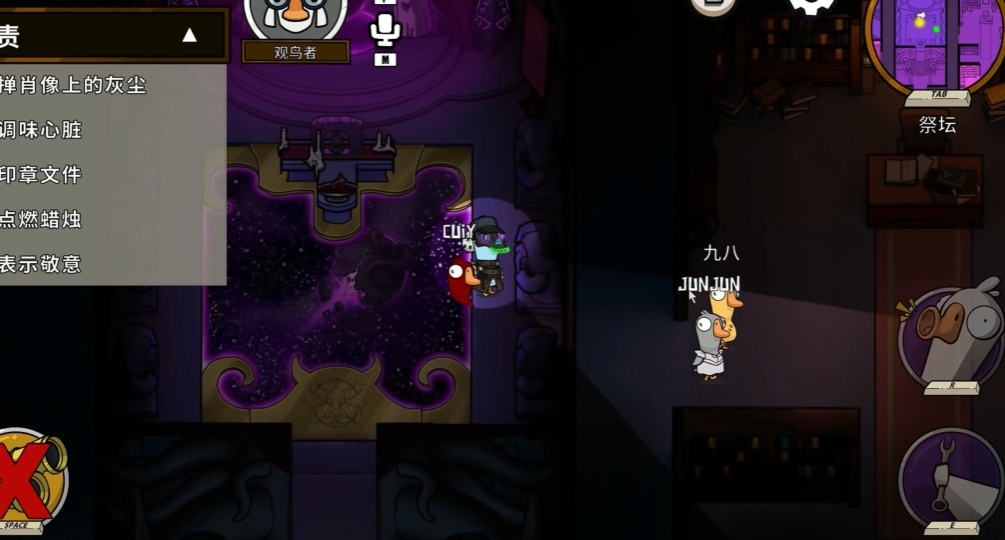Select the 调味心脏 task entry
The width and height of the screenshot is (1005, 540).
(42, 130)
